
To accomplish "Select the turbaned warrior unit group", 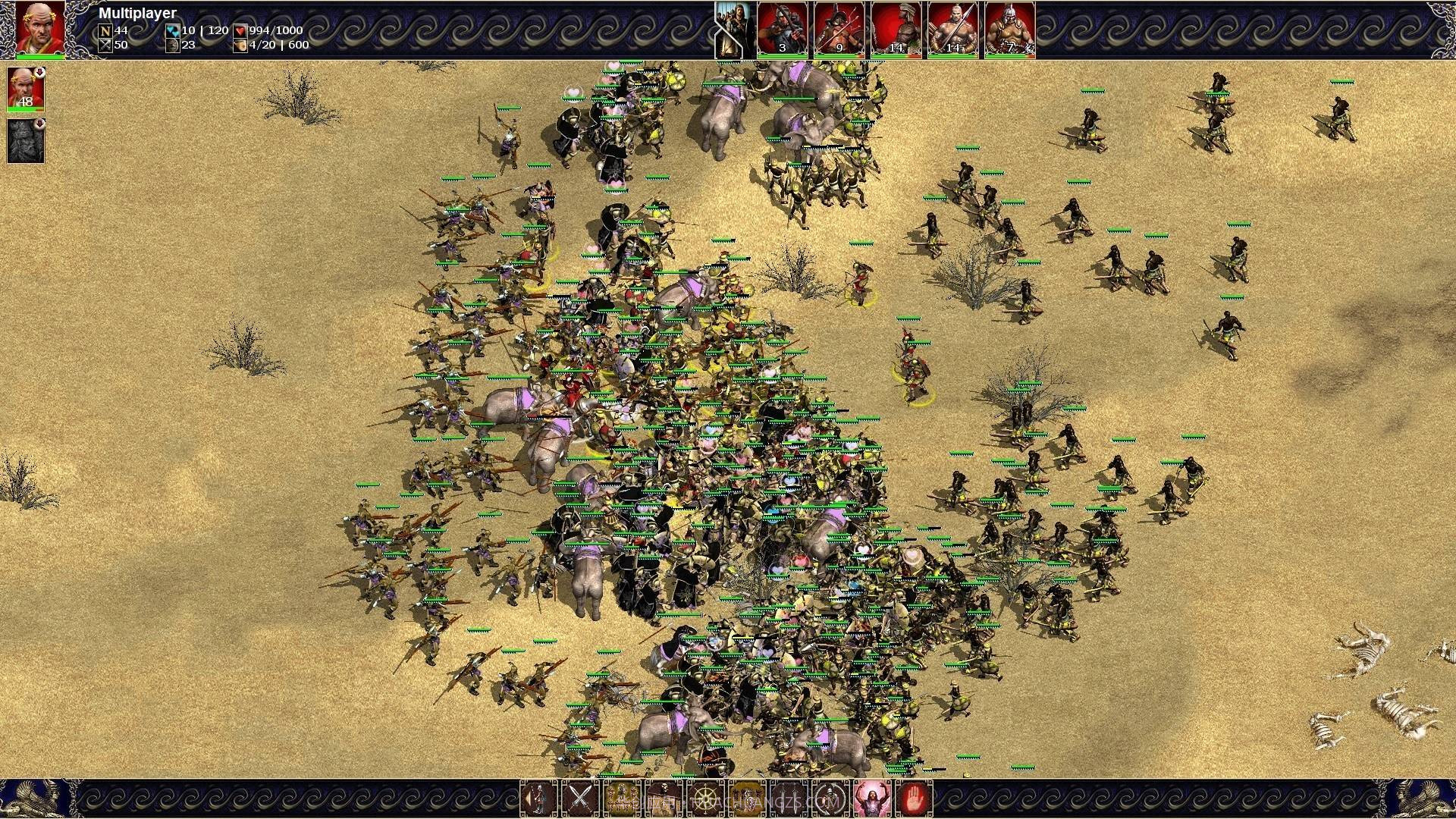I will point(896,30).
